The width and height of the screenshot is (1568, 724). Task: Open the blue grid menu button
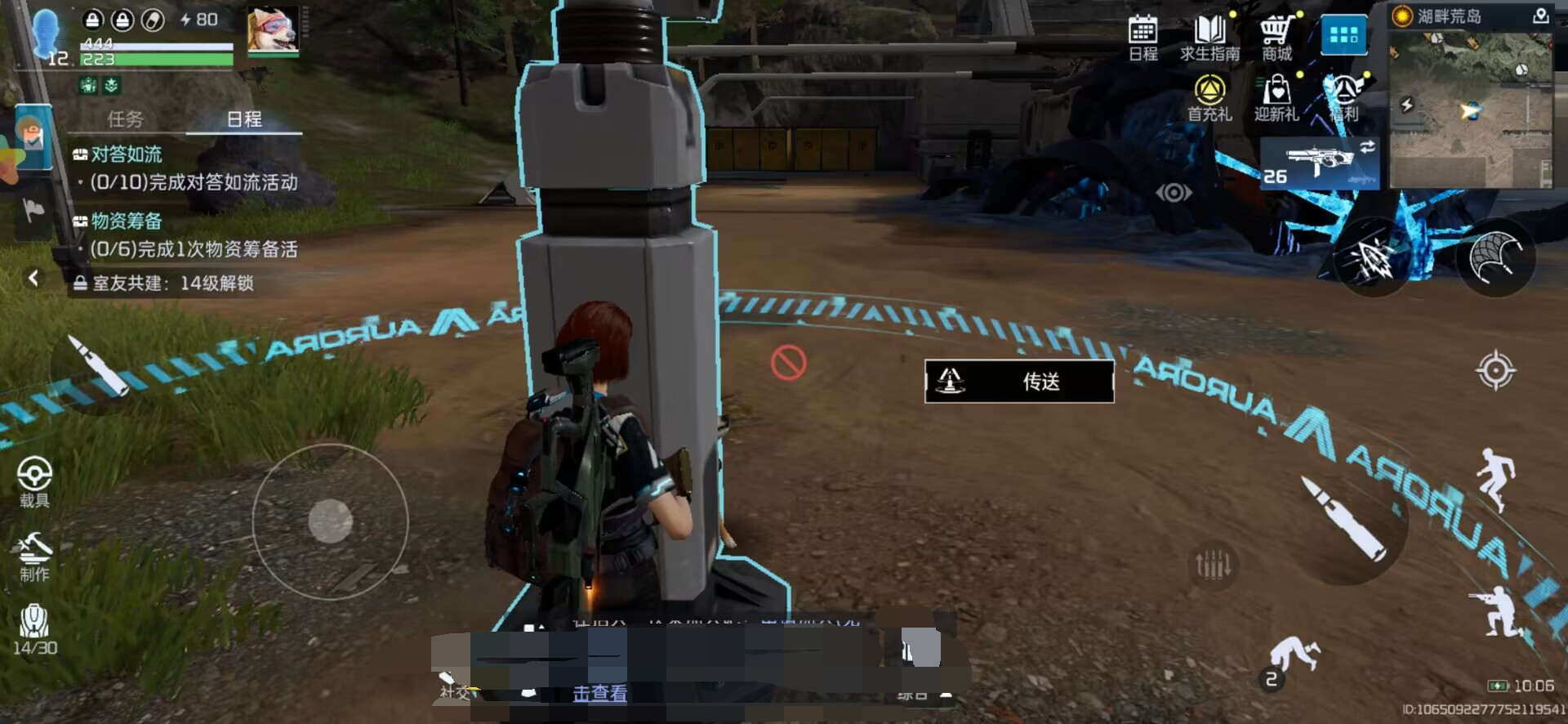(1343, 36)
